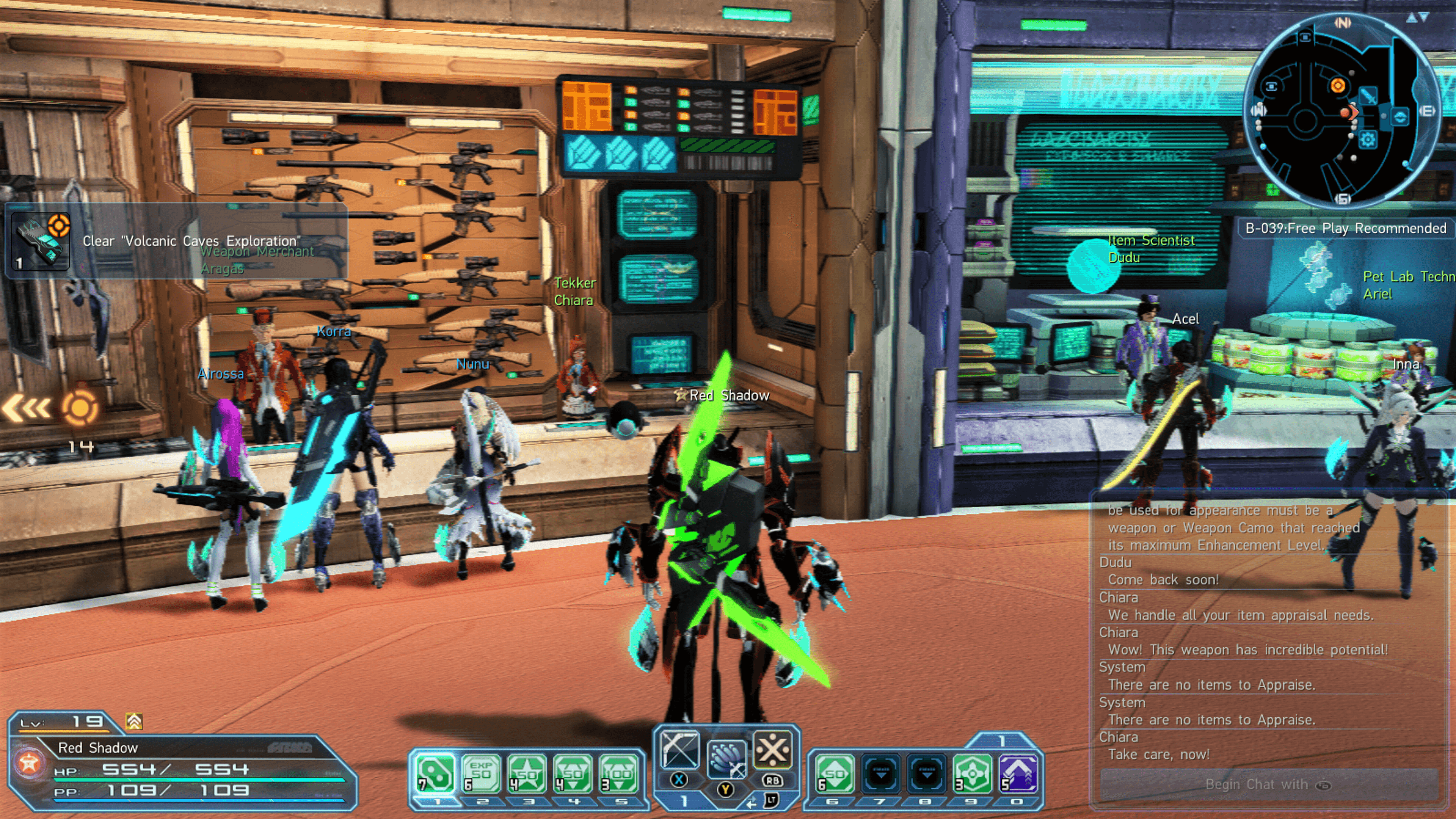Activate the EXP 50 boost item
The image size is (1456, 819).
pos(481,773)
